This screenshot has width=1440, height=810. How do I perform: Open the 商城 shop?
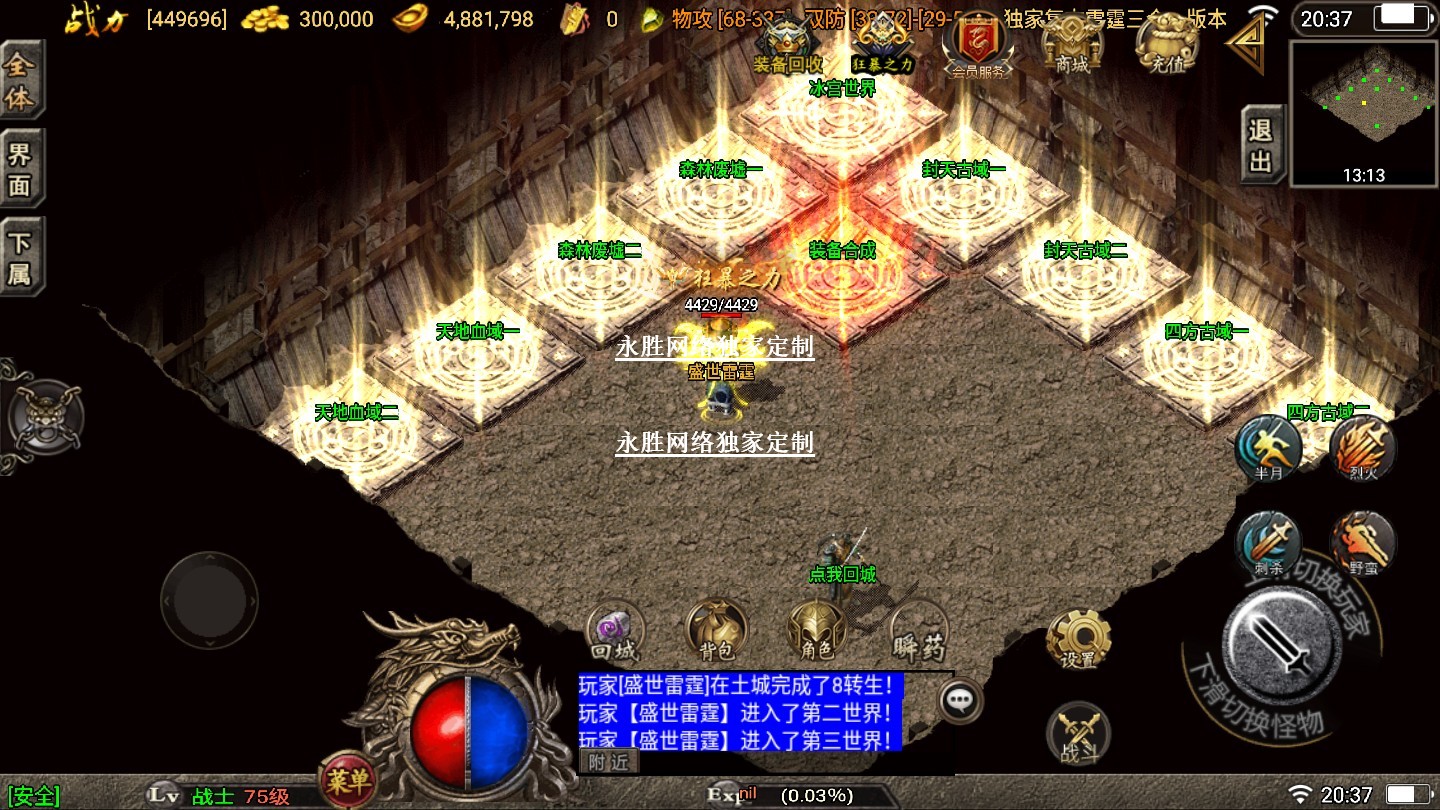point(1071,45)
